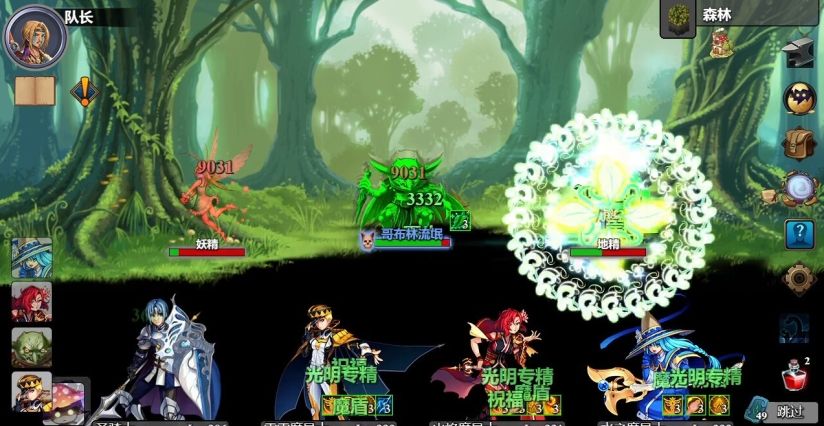
Task: Show help with the blue question mark
Action: pos(799,234)
